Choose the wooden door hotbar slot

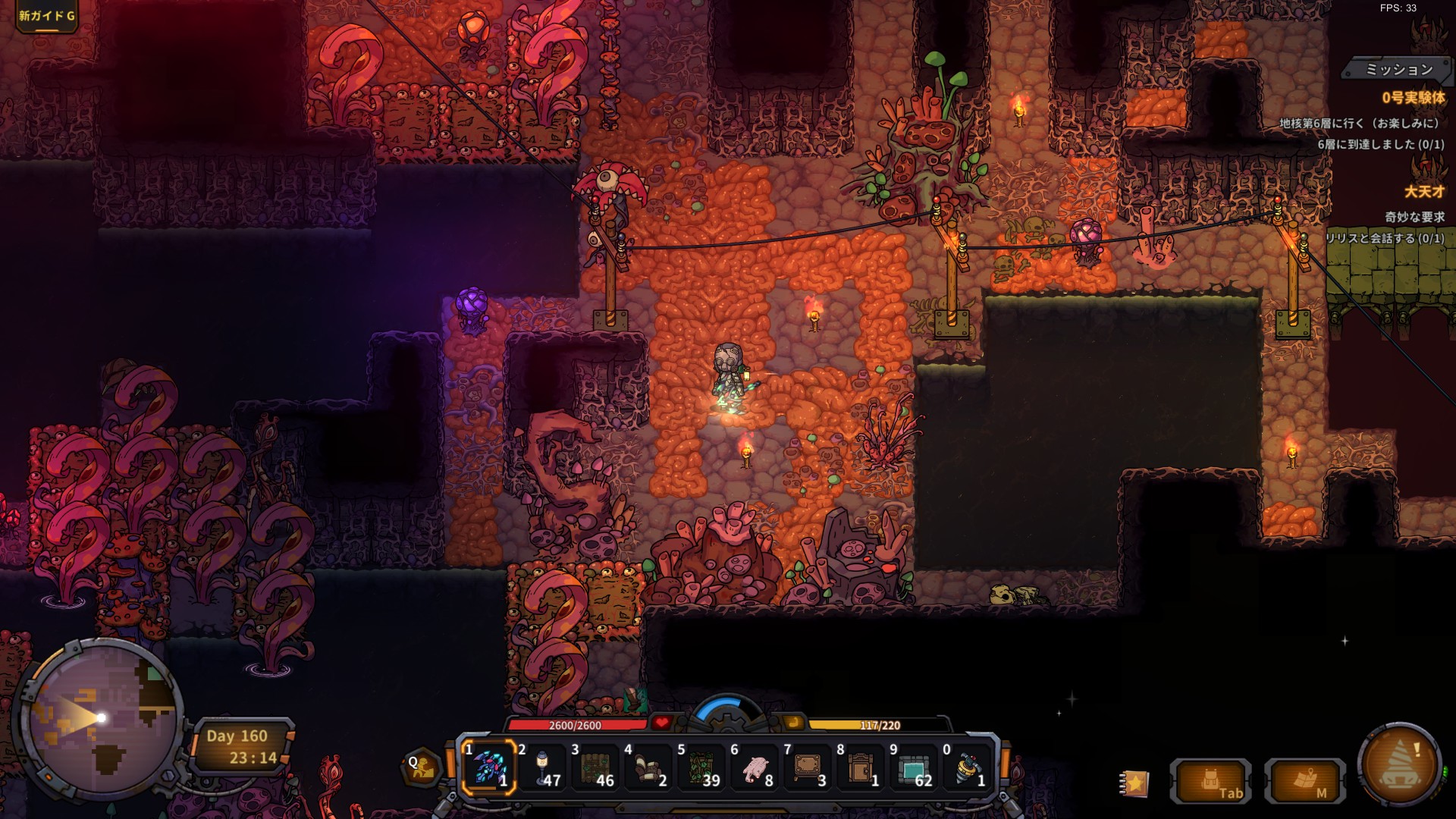coord(861,767)
